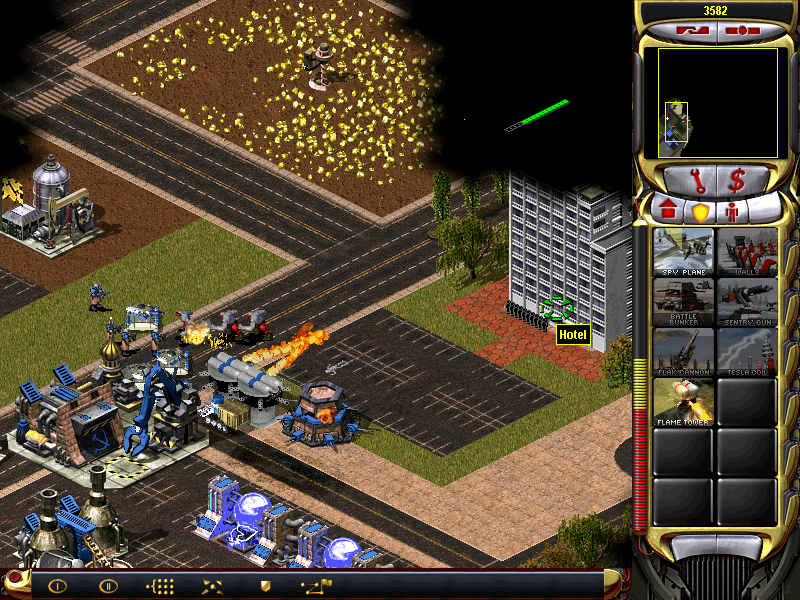Screen dimensions: 800x600
Task: Click the radar minimap
Action: pyautogui.click(x=717, y=103)
